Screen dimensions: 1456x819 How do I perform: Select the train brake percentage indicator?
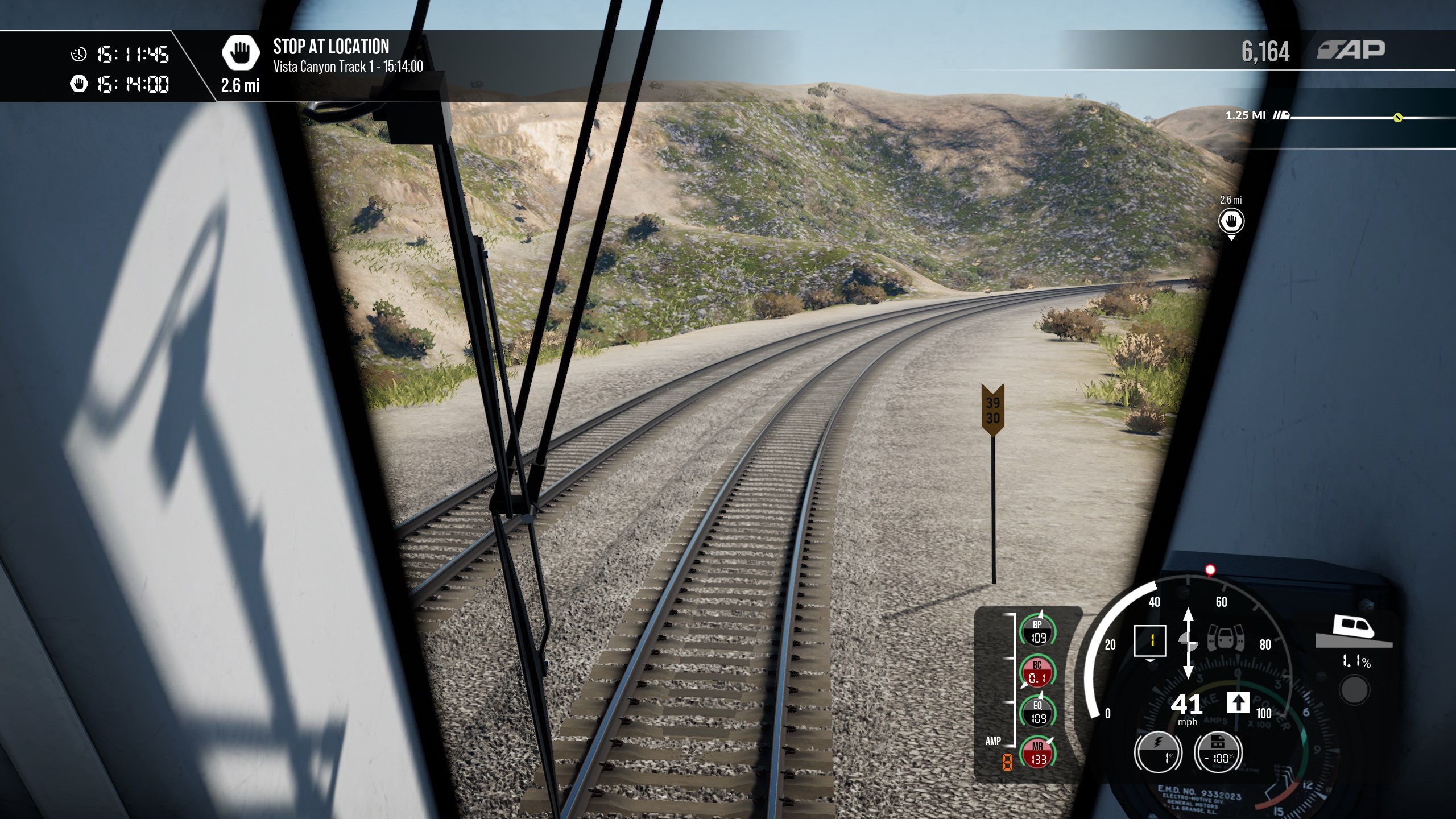point(1218,752)
